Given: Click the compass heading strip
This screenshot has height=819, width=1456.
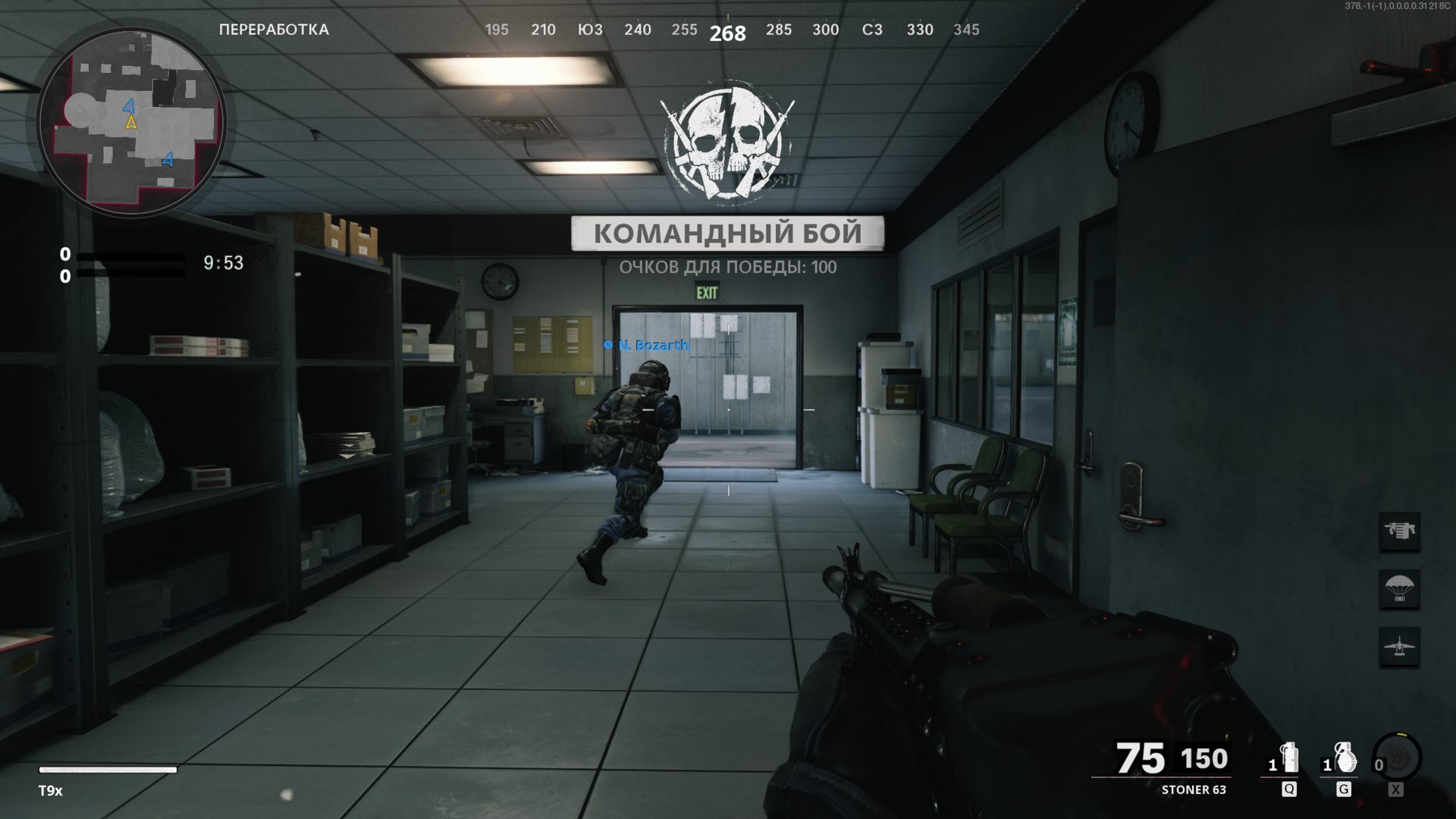Looking at the screenshot, I should pyautogui.click(x=728, y=30).
